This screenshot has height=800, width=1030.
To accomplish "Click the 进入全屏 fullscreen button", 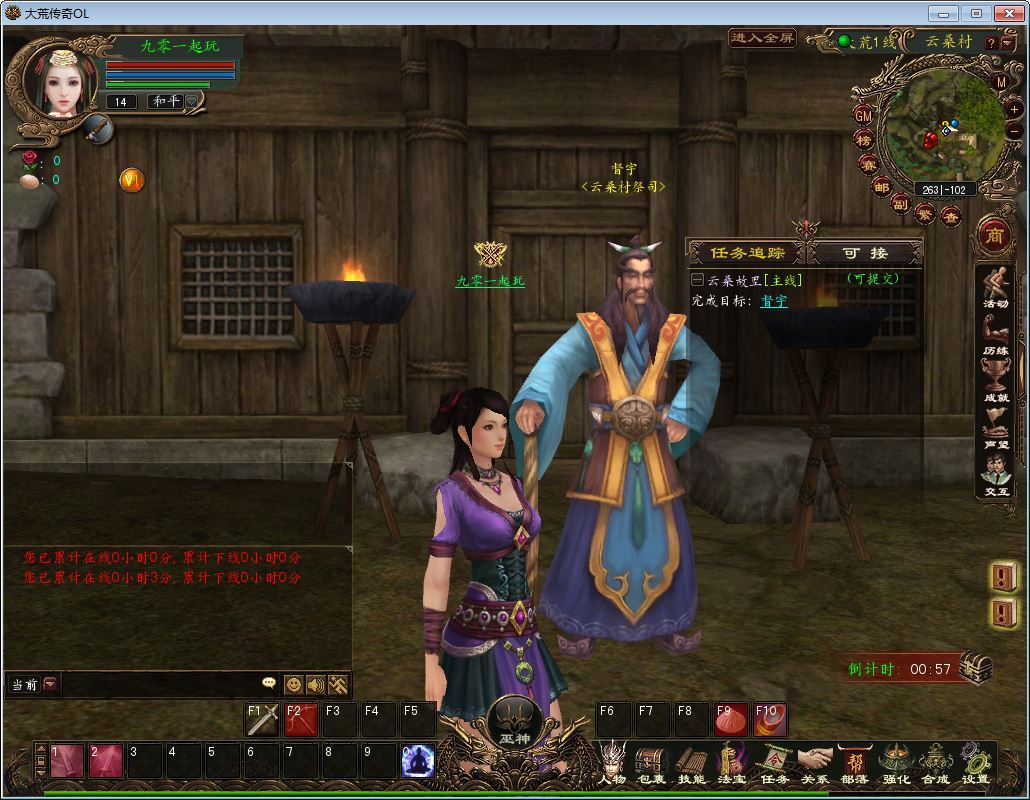I will [762, 39].
